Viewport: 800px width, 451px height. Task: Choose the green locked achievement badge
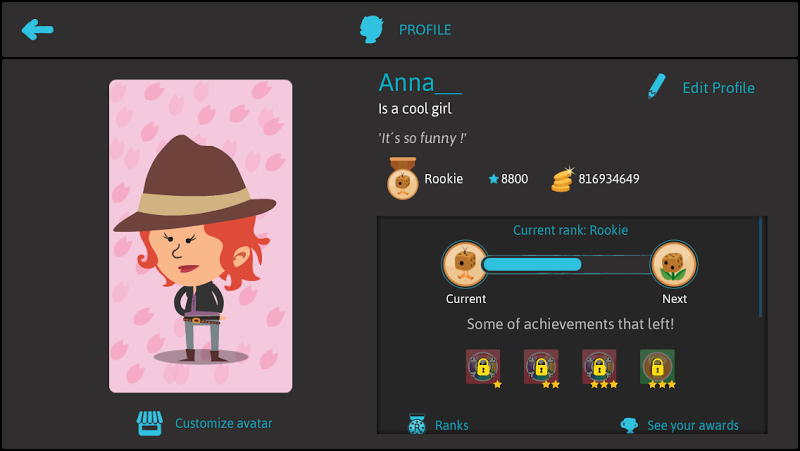point(657,367)
